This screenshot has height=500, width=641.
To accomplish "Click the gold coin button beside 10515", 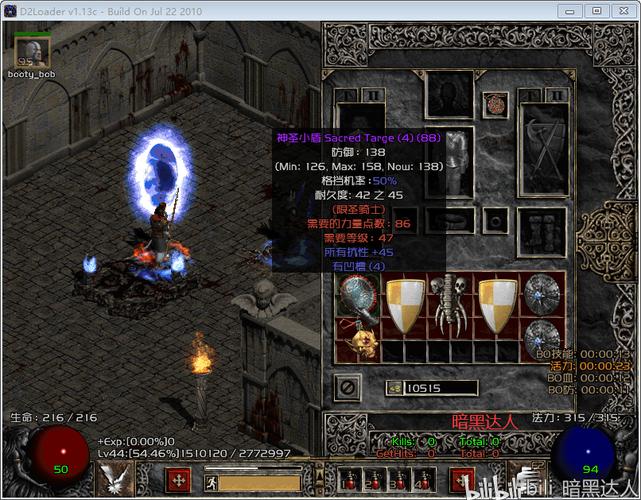I will [x=395, y=388].
